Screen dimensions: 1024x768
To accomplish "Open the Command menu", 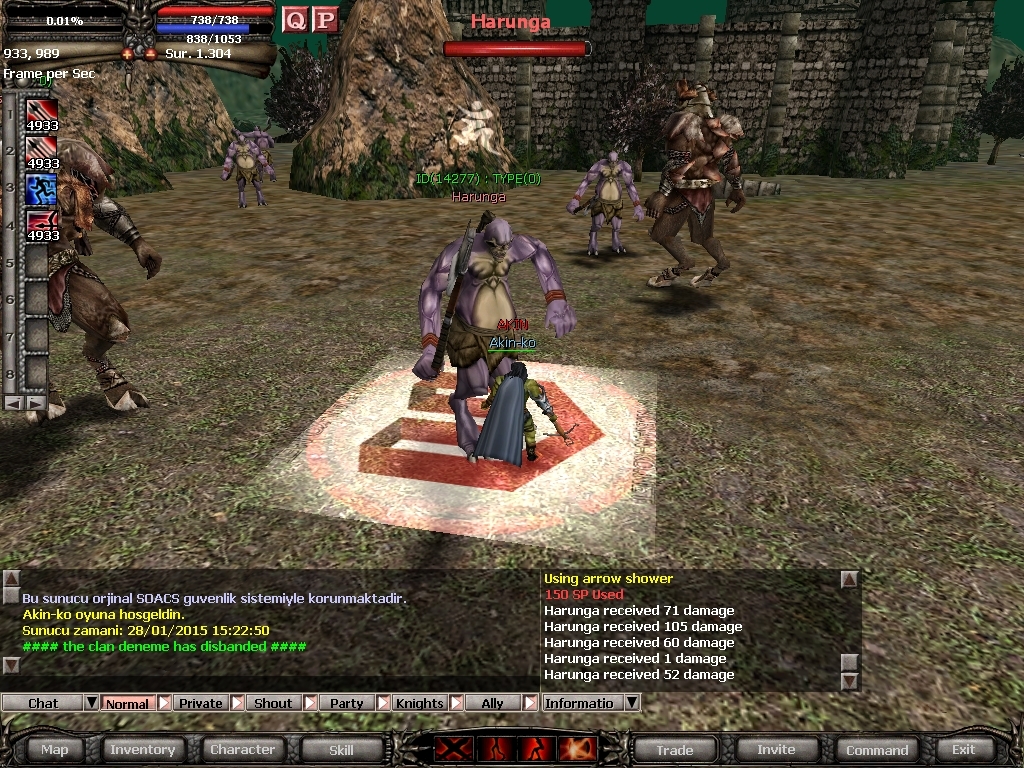I will [x=877, y=749].
